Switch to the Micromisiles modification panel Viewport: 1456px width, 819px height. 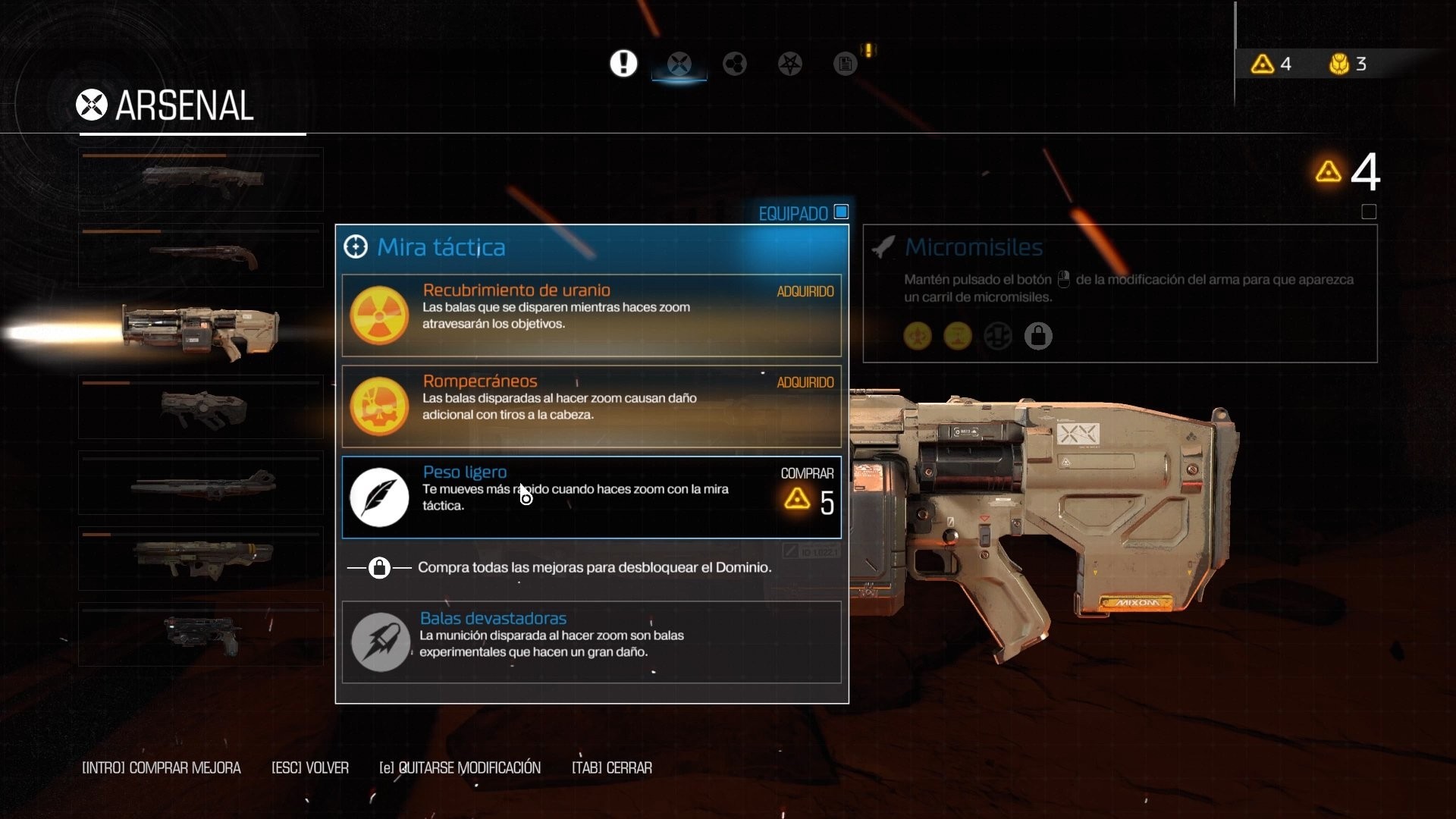(1119, 293)
